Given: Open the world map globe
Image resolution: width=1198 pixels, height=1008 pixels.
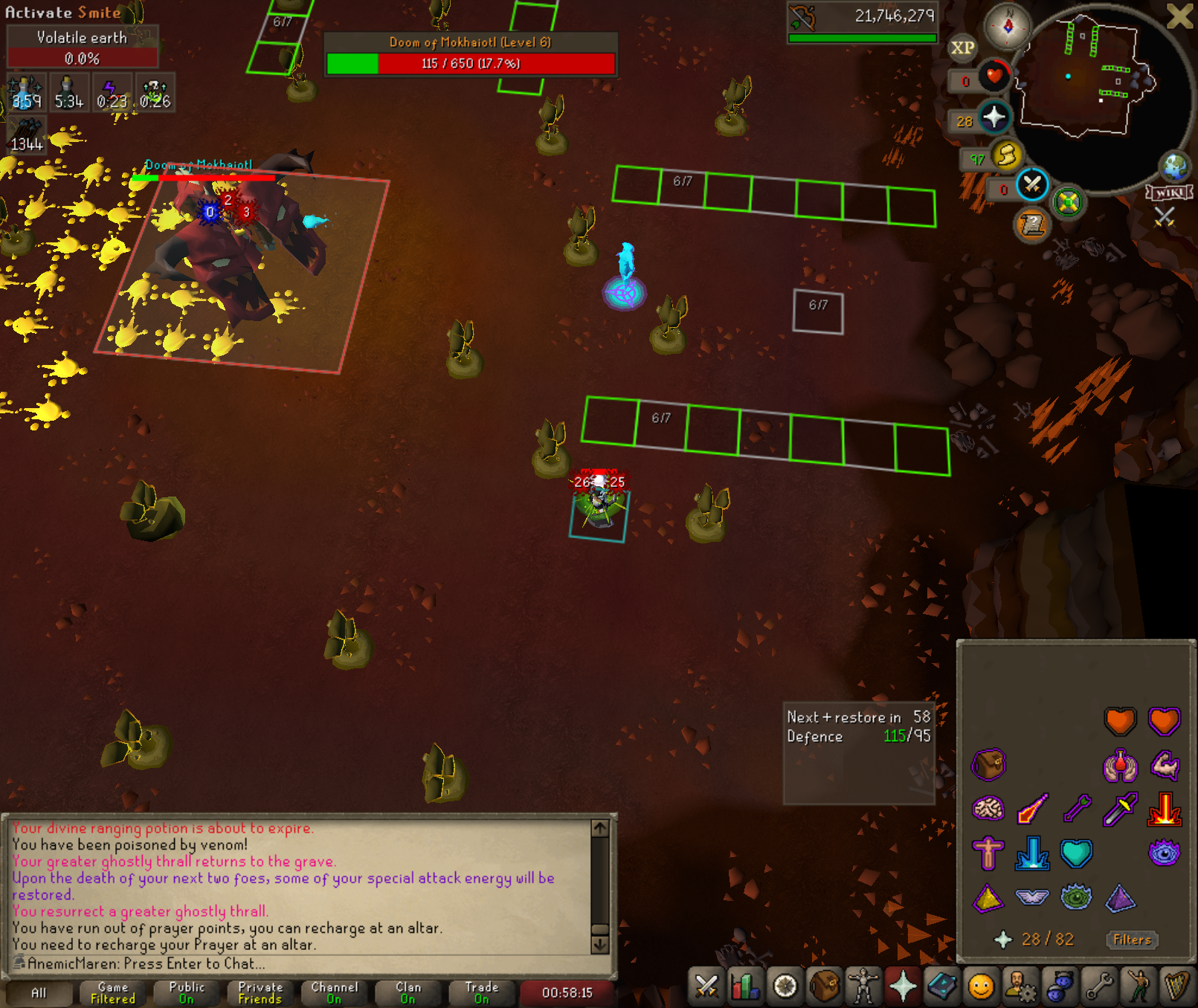Looking at the screenshot, I should point(1175,167).
